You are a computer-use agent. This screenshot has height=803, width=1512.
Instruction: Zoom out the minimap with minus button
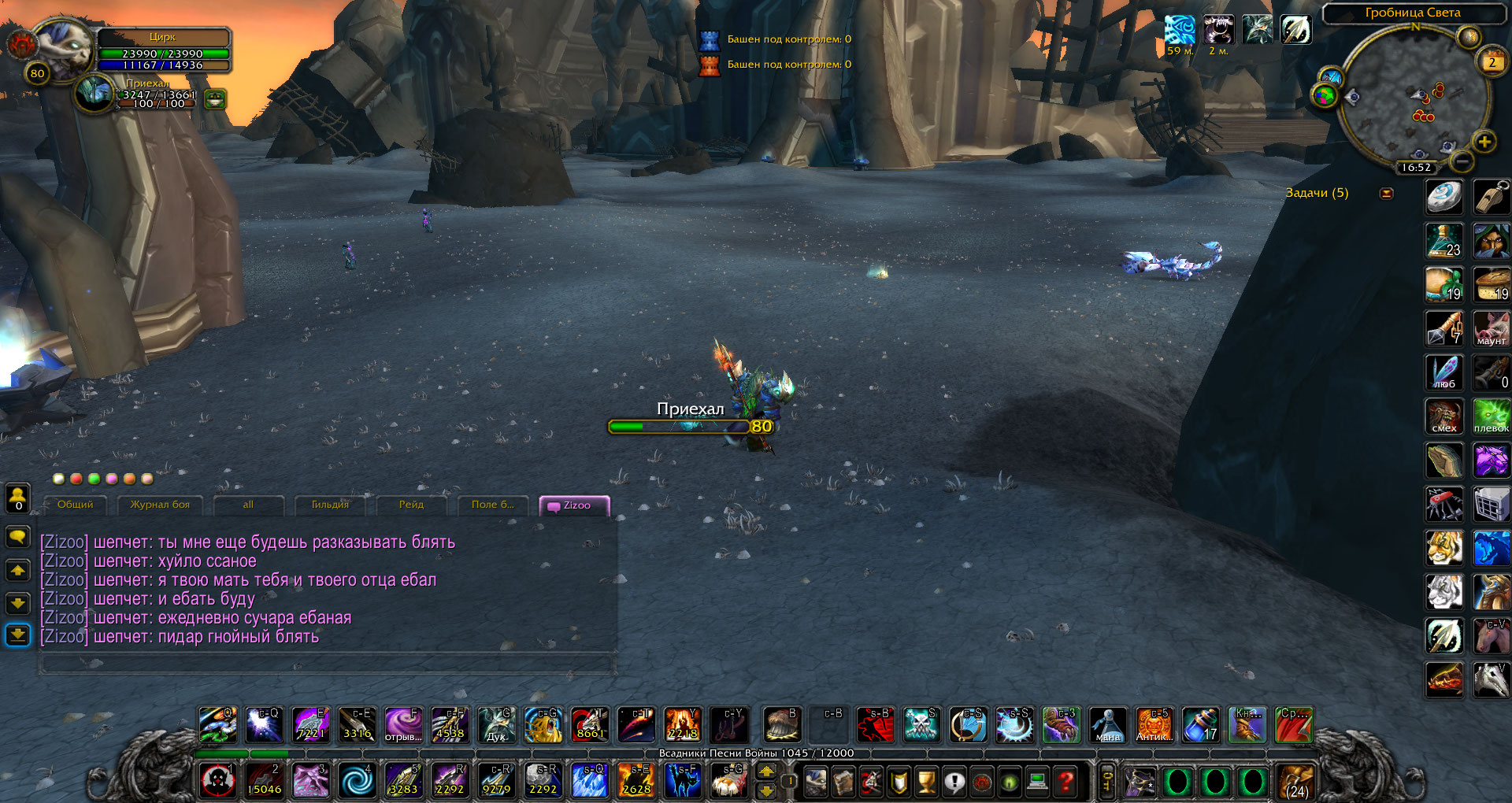1462,161
